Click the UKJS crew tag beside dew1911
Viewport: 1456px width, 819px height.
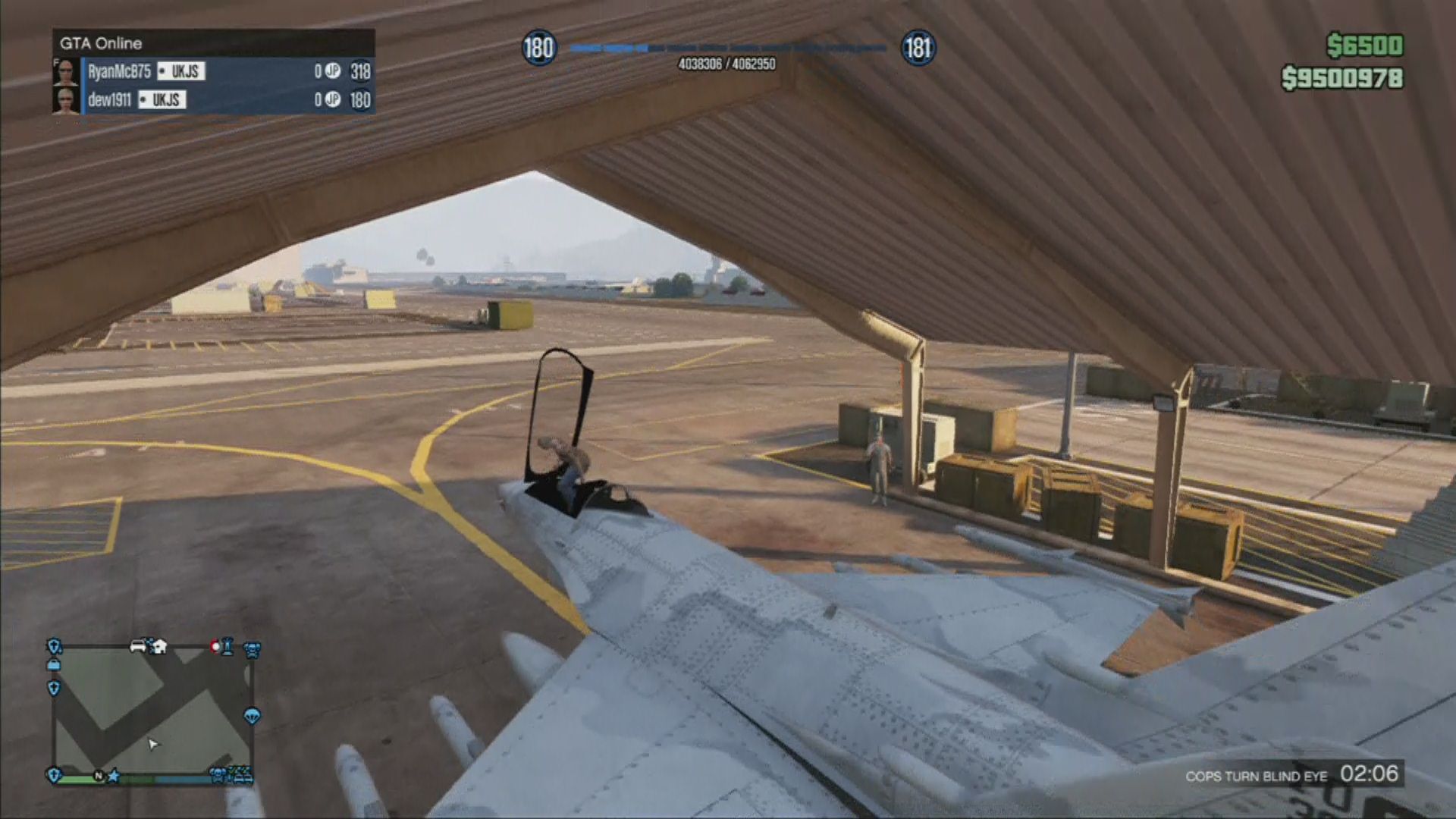162,100
